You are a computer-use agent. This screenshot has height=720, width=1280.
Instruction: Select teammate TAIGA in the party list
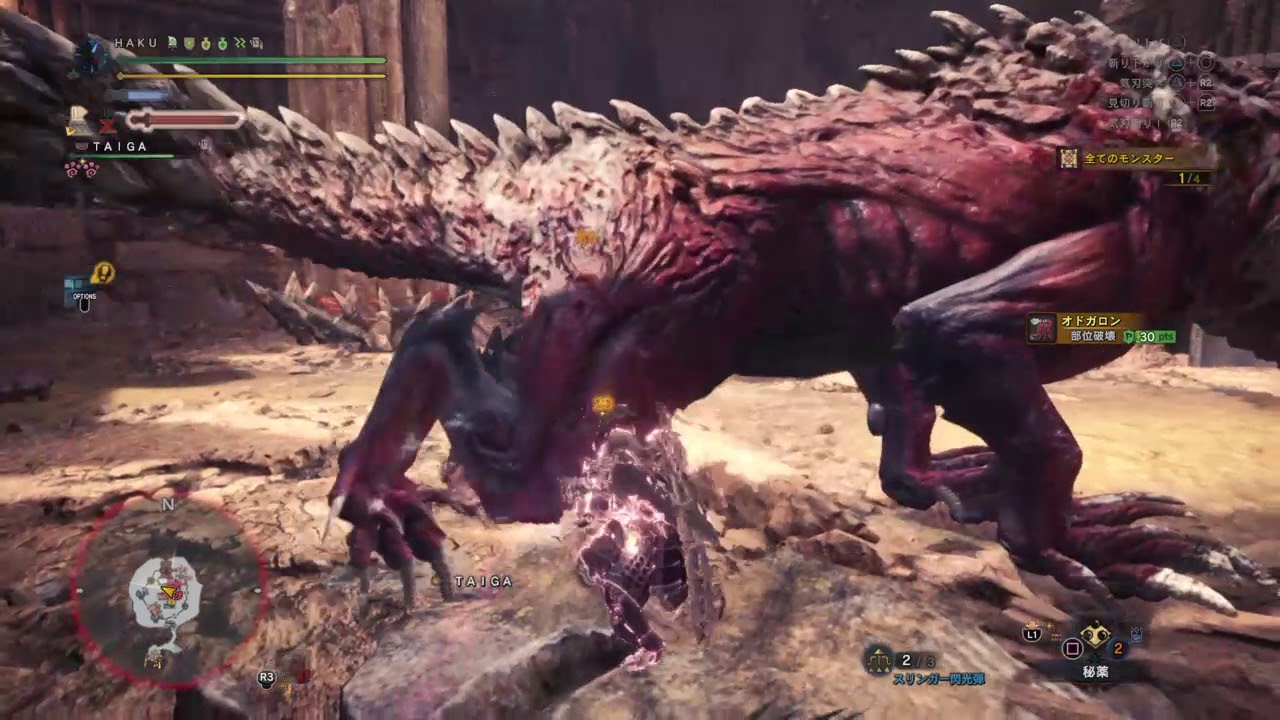click(120, 146)
